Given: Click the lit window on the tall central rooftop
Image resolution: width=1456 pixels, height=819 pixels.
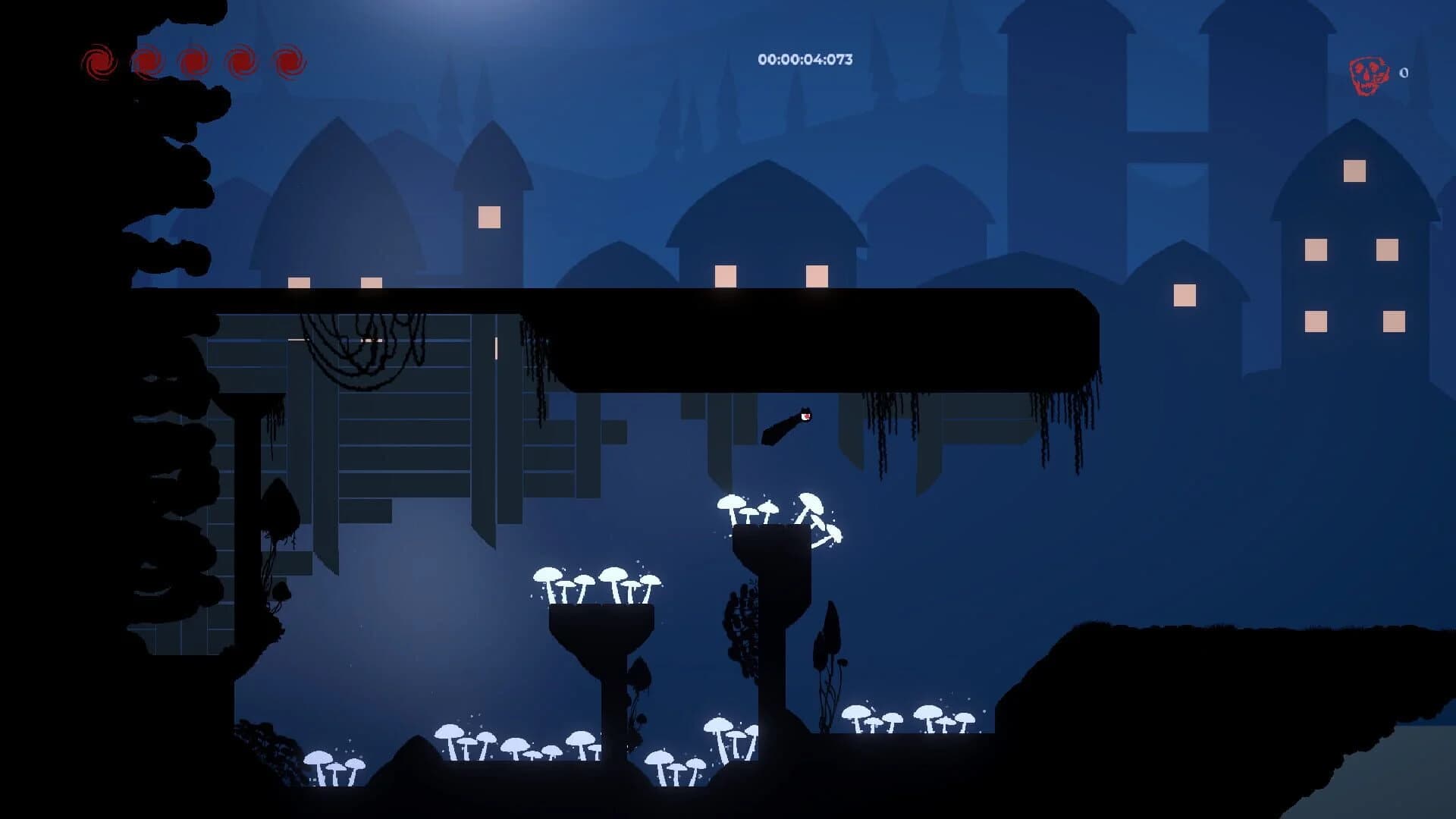Looking at the screenshot, I should [489, 217].
